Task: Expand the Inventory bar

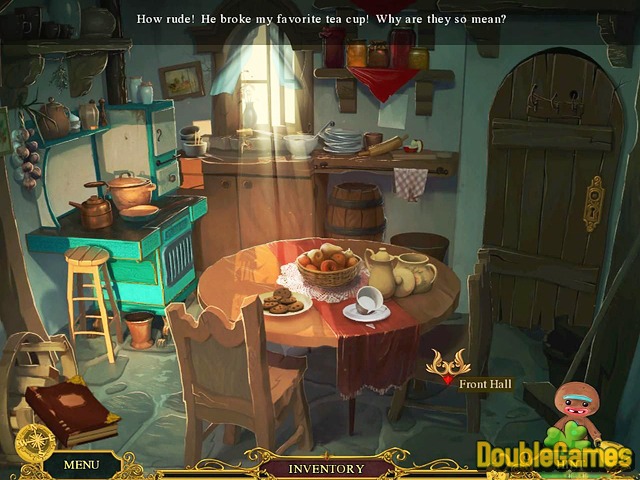Action: (326, 468)
